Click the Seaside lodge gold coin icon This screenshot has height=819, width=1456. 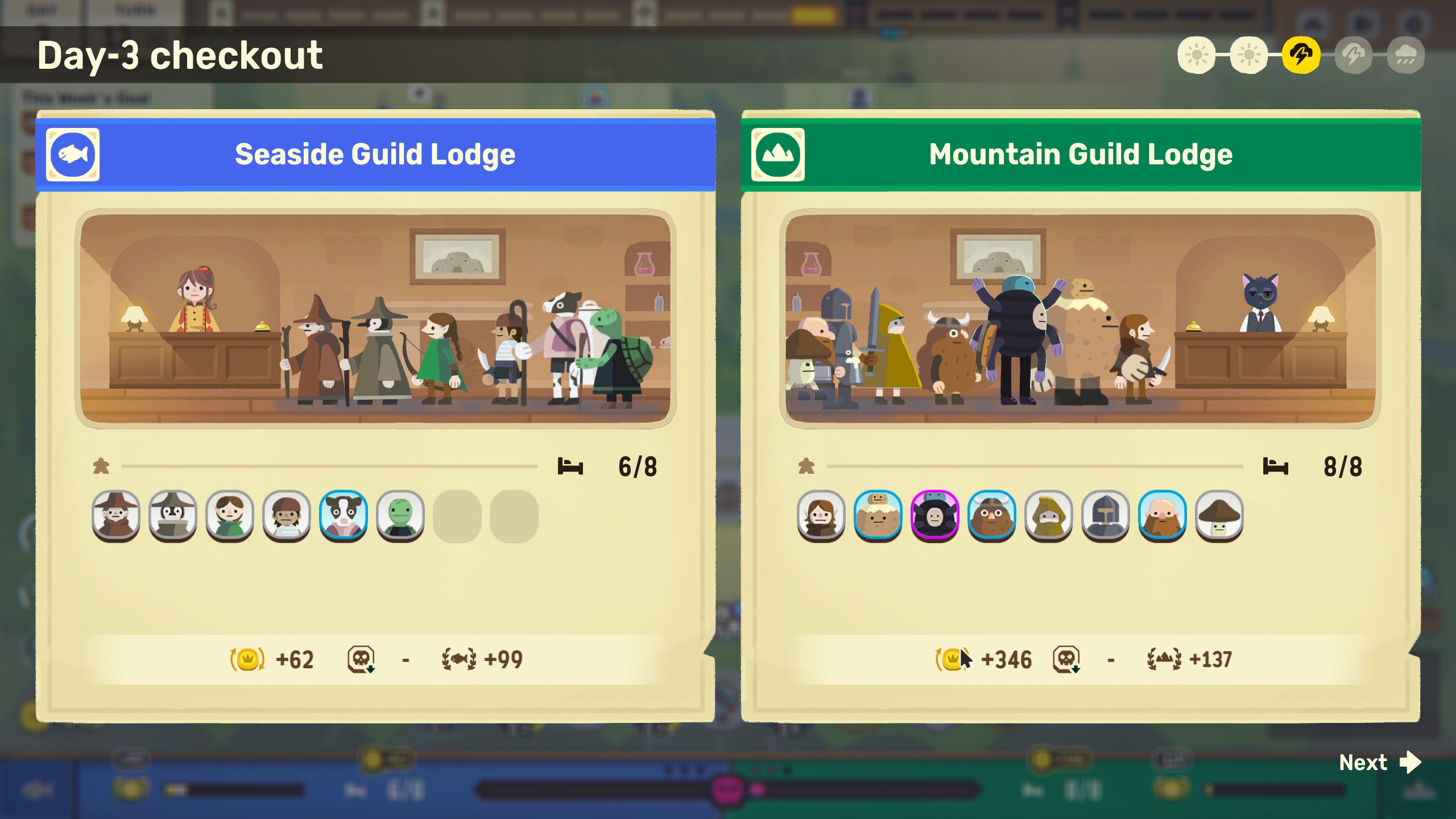click(x=247, y=659)
